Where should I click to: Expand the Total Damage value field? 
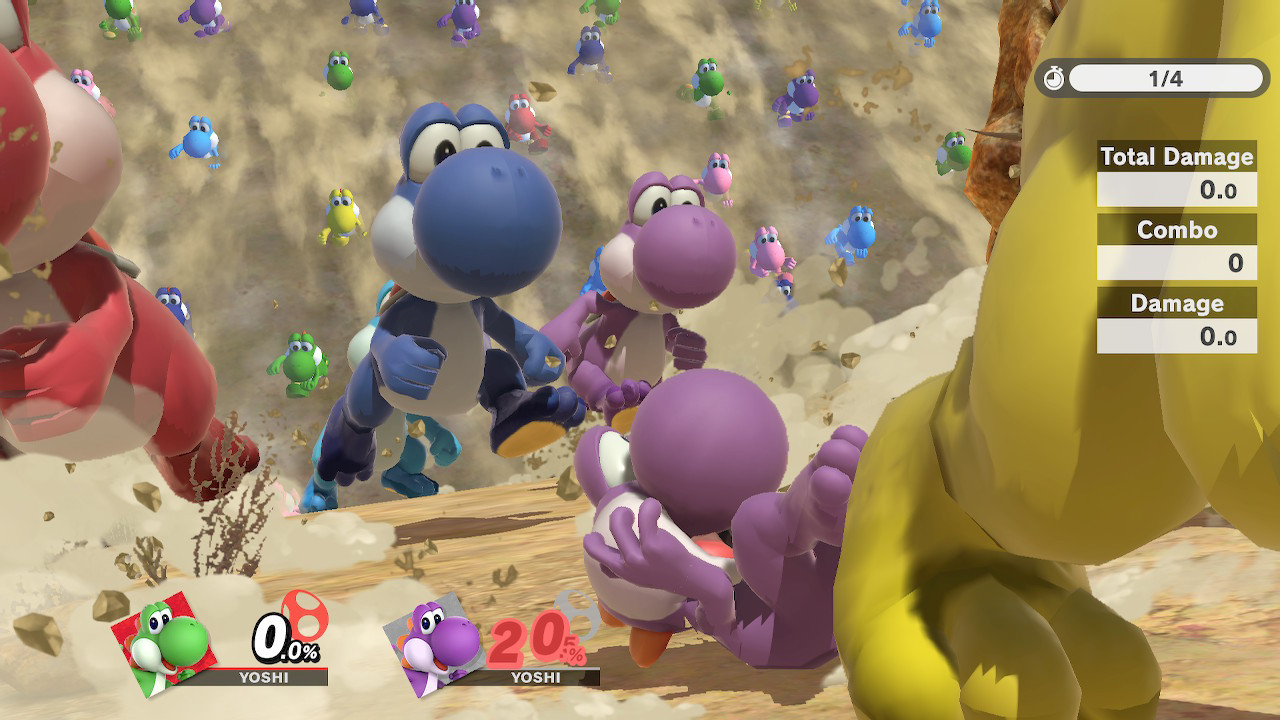pyautogui.click(x=1176, y=188)
